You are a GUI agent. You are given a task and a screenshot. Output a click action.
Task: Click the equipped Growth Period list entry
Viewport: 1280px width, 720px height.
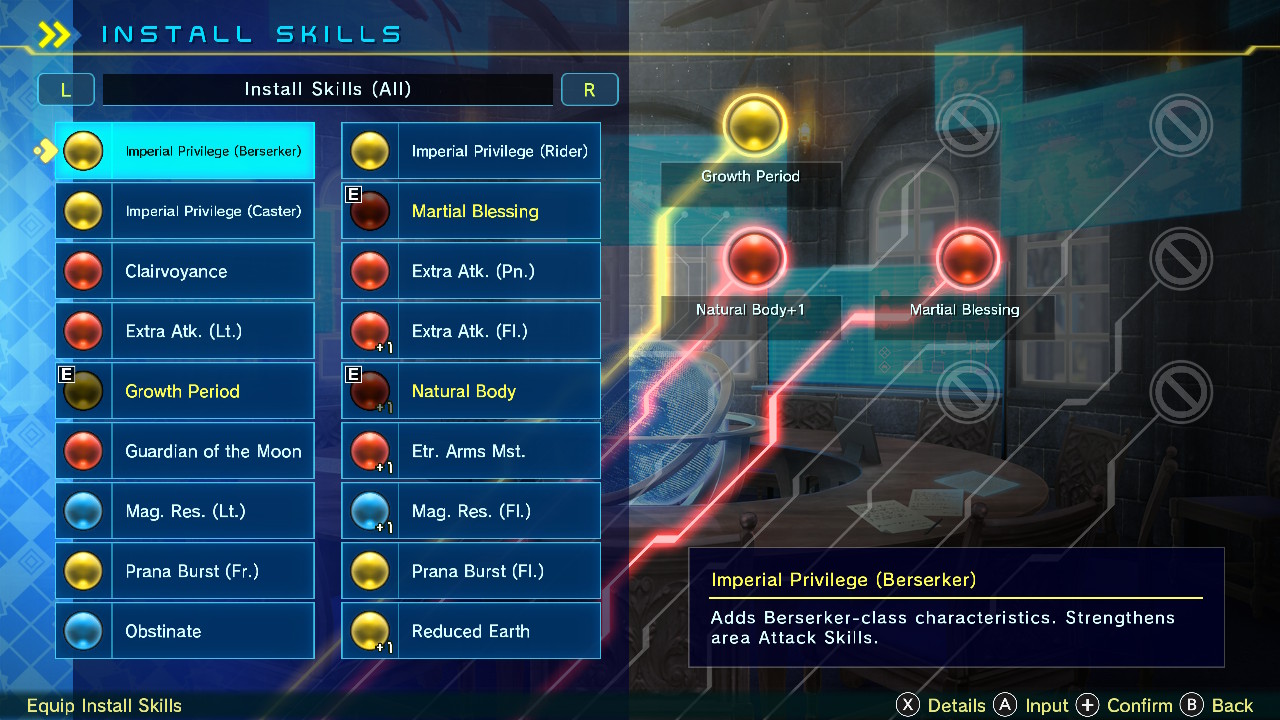tap(185, 391)
